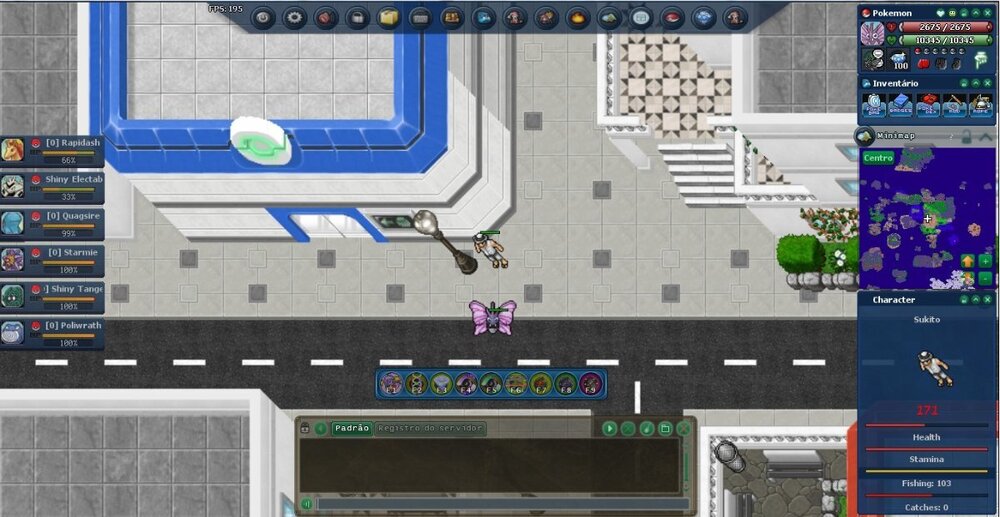Select Shiny Electabuzz in the party list
Viewport: 1000px width, 517px height.
click(x=52, y=187)
